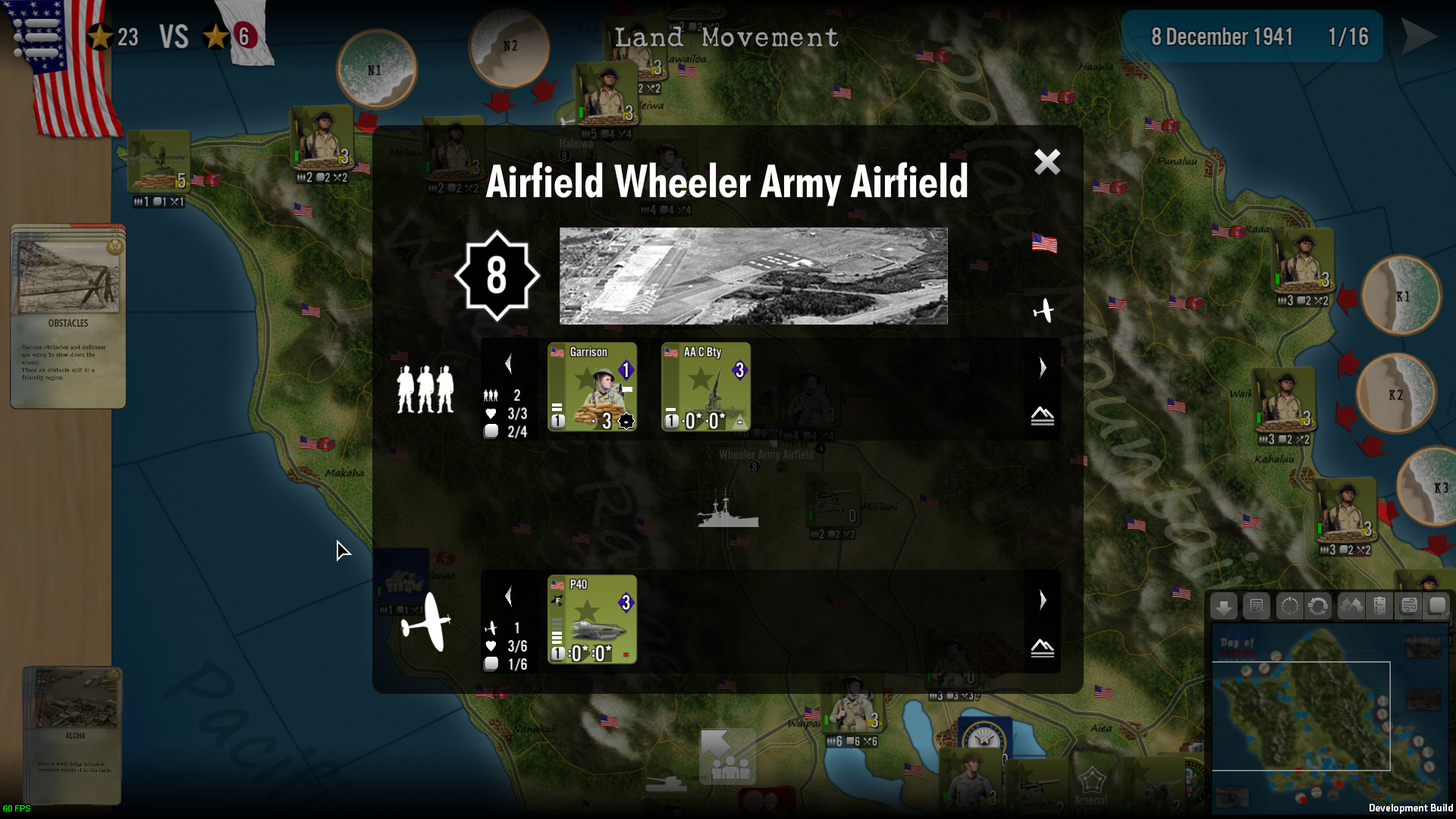This screenshot has height=819, width=1456.
Task: Select the AA C Bty unit counter
Action: point(704,387)
